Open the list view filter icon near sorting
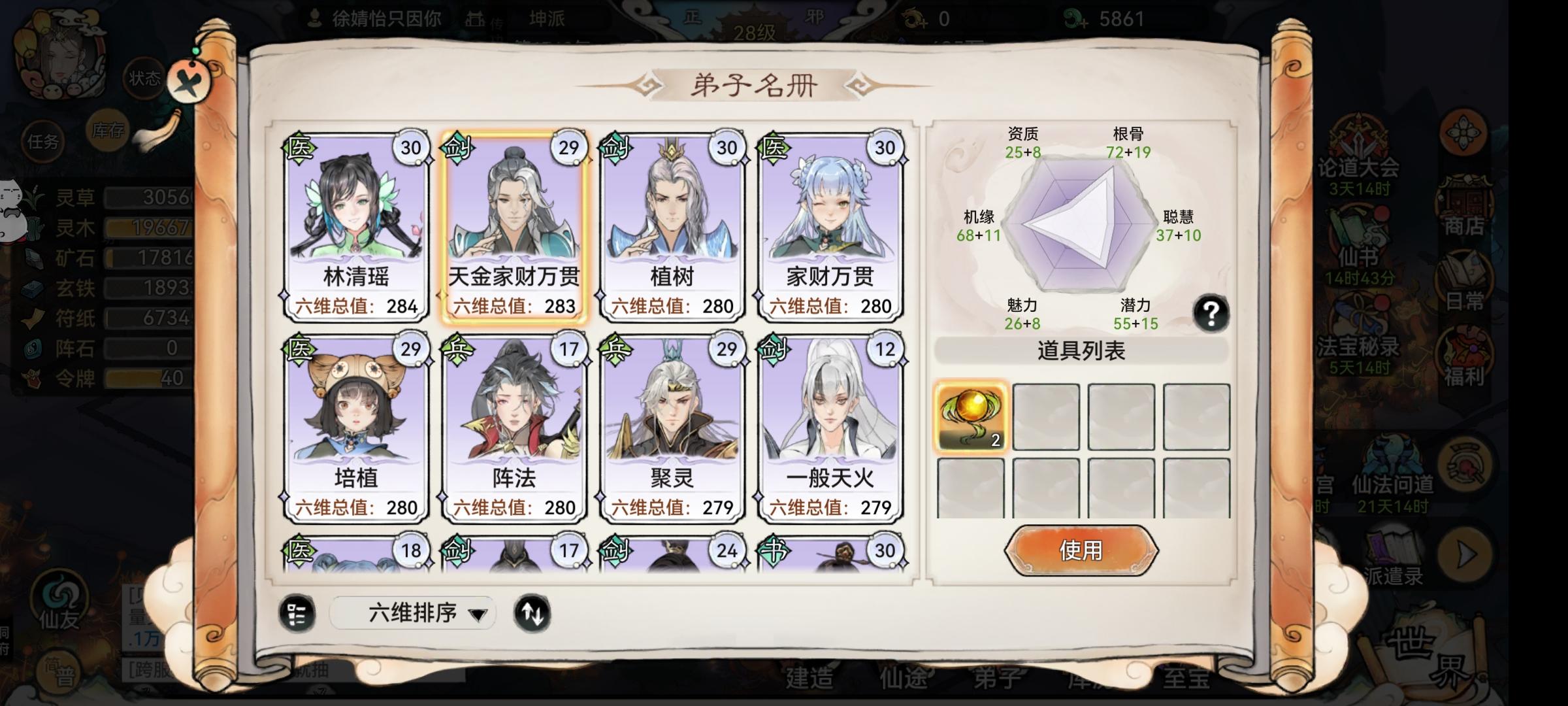Screen dimensions: 1568x706 [x=299, y=613]
